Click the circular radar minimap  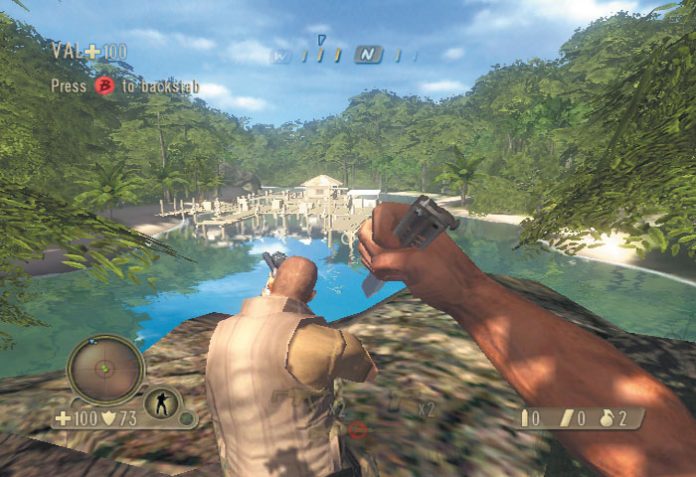(105, 369)
